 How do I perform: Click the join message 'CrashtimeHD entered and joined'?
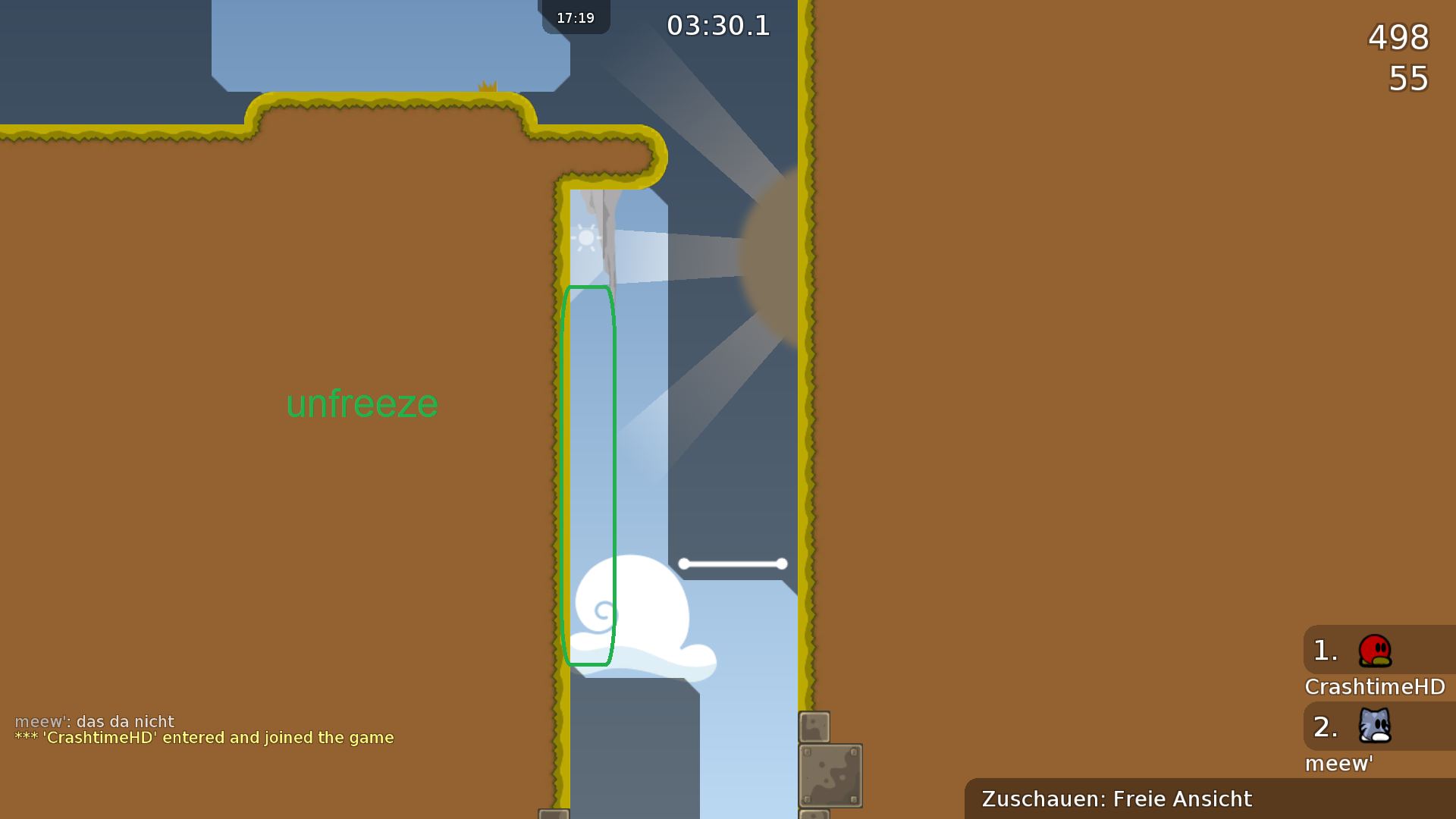pyautogui.click(x=203, y=737)
